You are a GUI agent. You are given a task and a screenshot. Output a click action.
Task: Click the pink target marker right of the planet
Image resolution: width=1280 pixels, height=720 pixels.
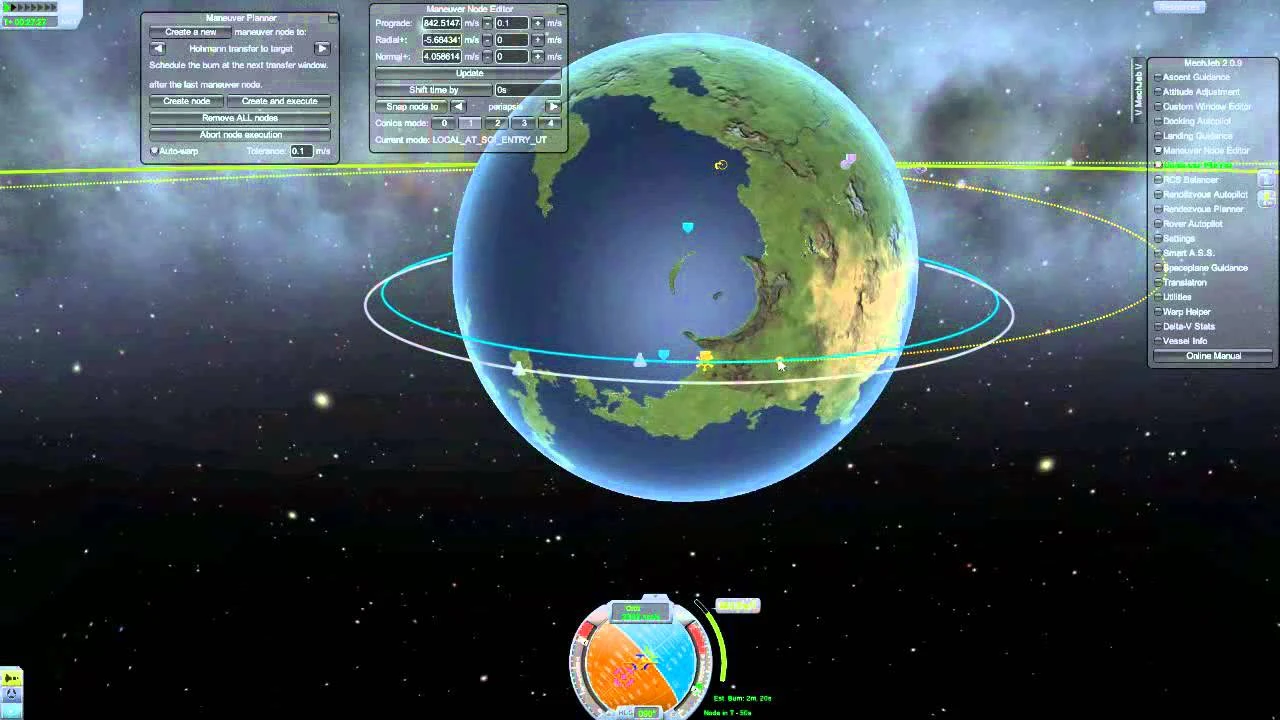point(848,159)
